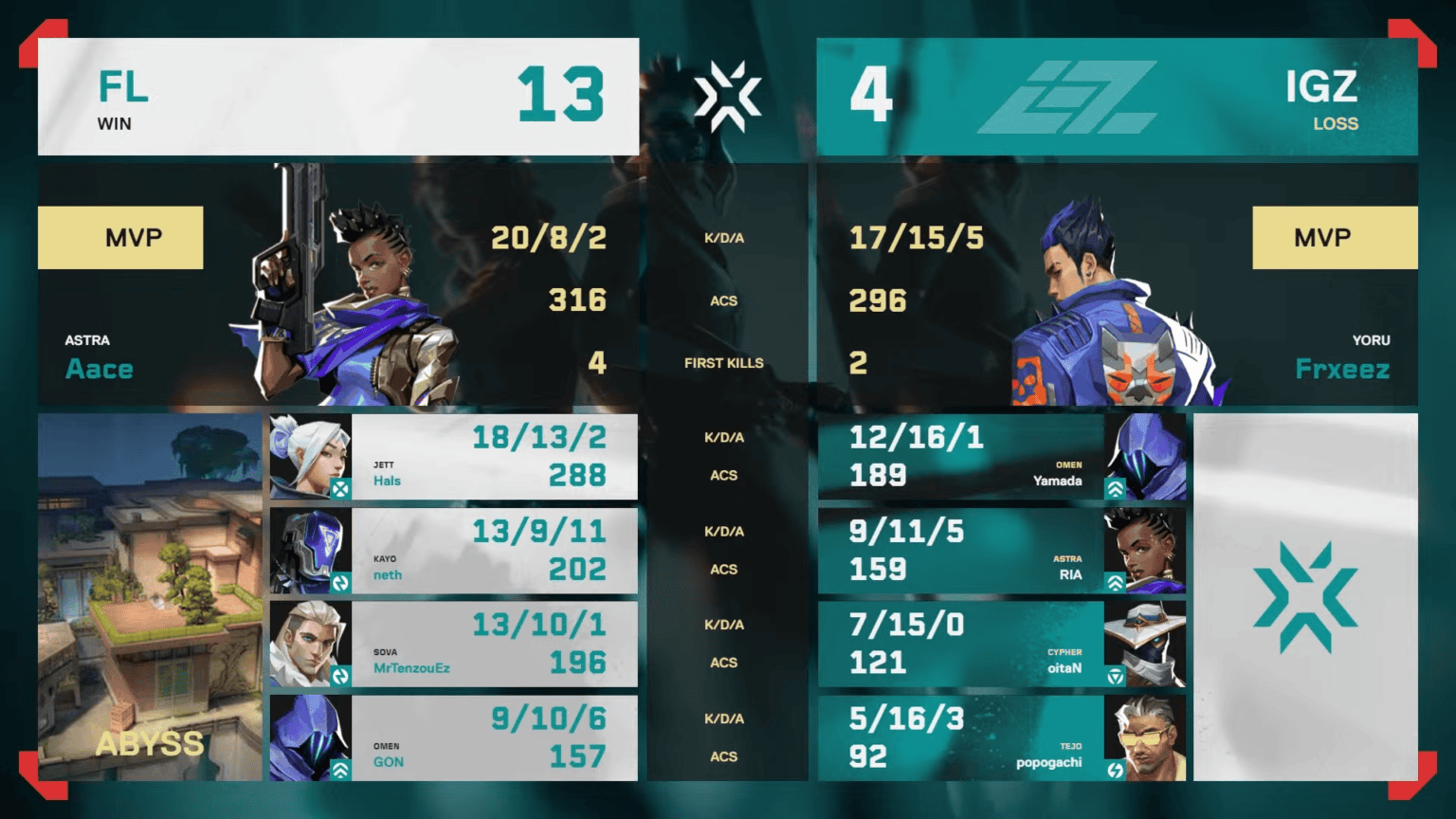
Task: Select player name Frxeez
Action: point(1343,369)
